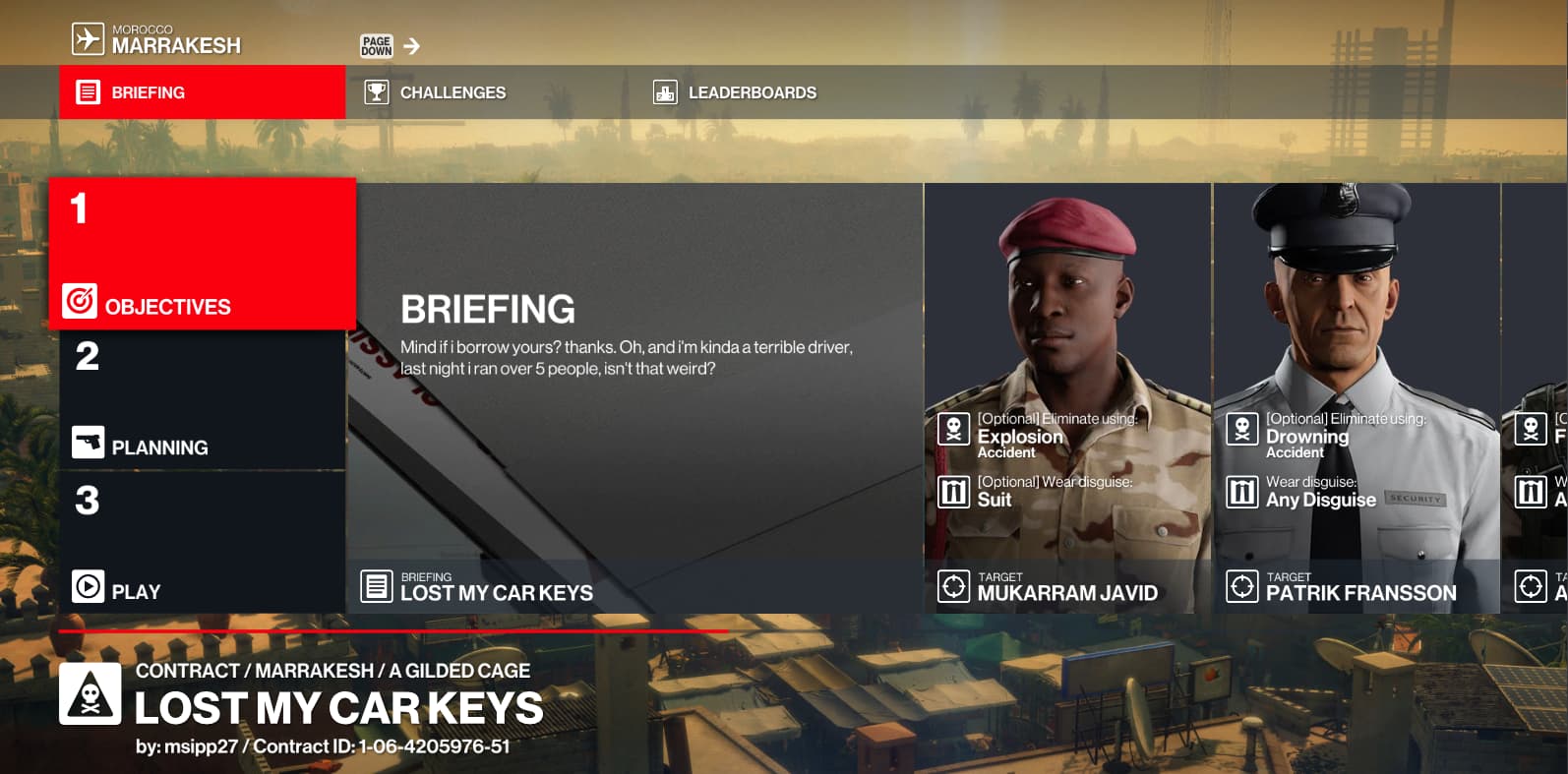This screenshot has height=774, width=1568.
Task: Click the right arrow next page indicator
Action: point(411,46)
